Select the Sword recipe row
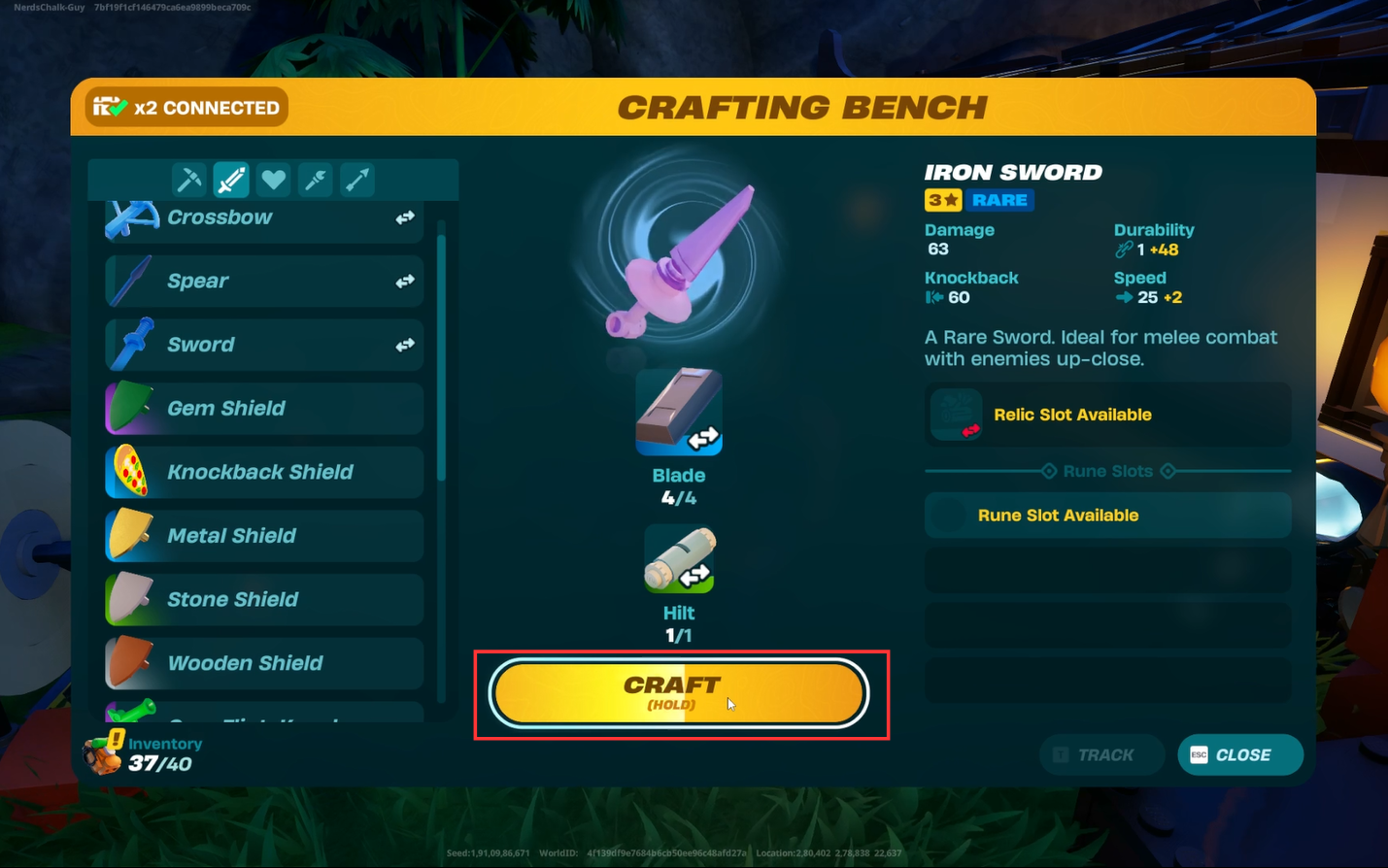 click(x=263, y=345)
